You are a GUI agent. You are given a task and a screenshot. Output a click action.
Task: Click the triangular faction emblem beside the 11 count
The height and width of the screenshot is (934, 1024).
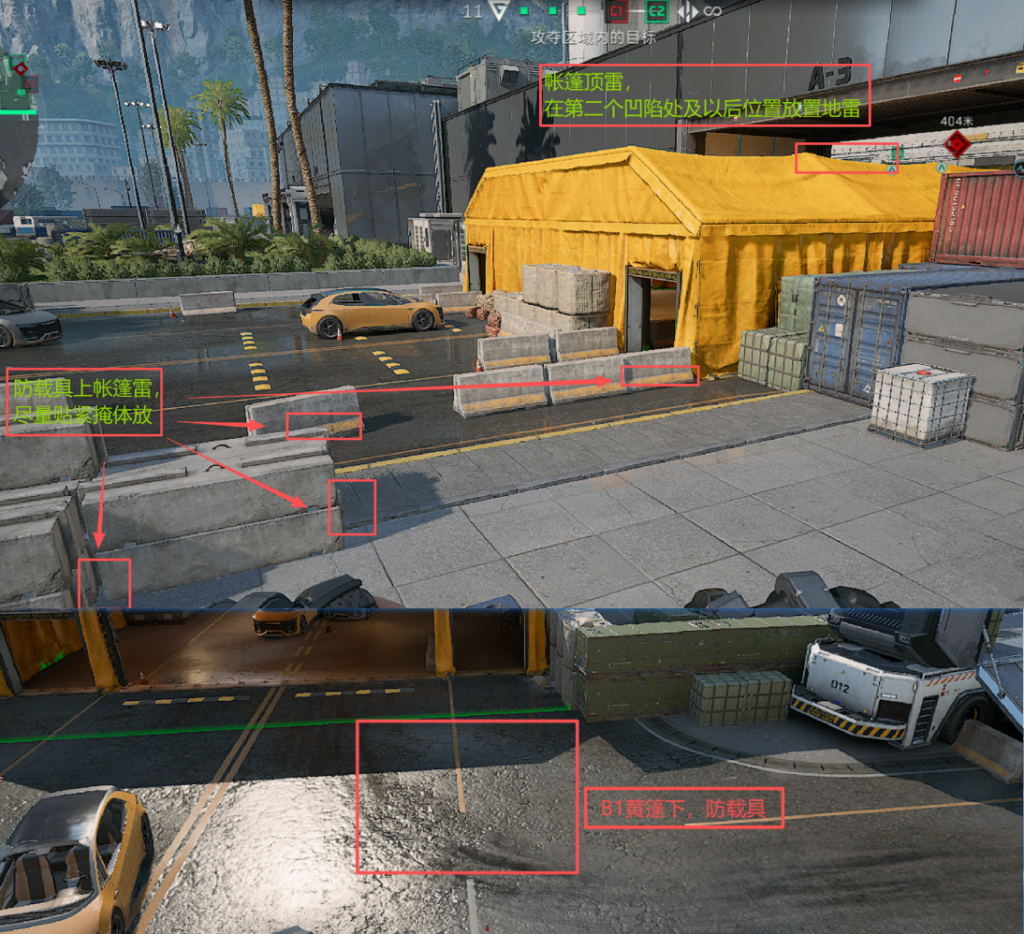pos(499,11)
